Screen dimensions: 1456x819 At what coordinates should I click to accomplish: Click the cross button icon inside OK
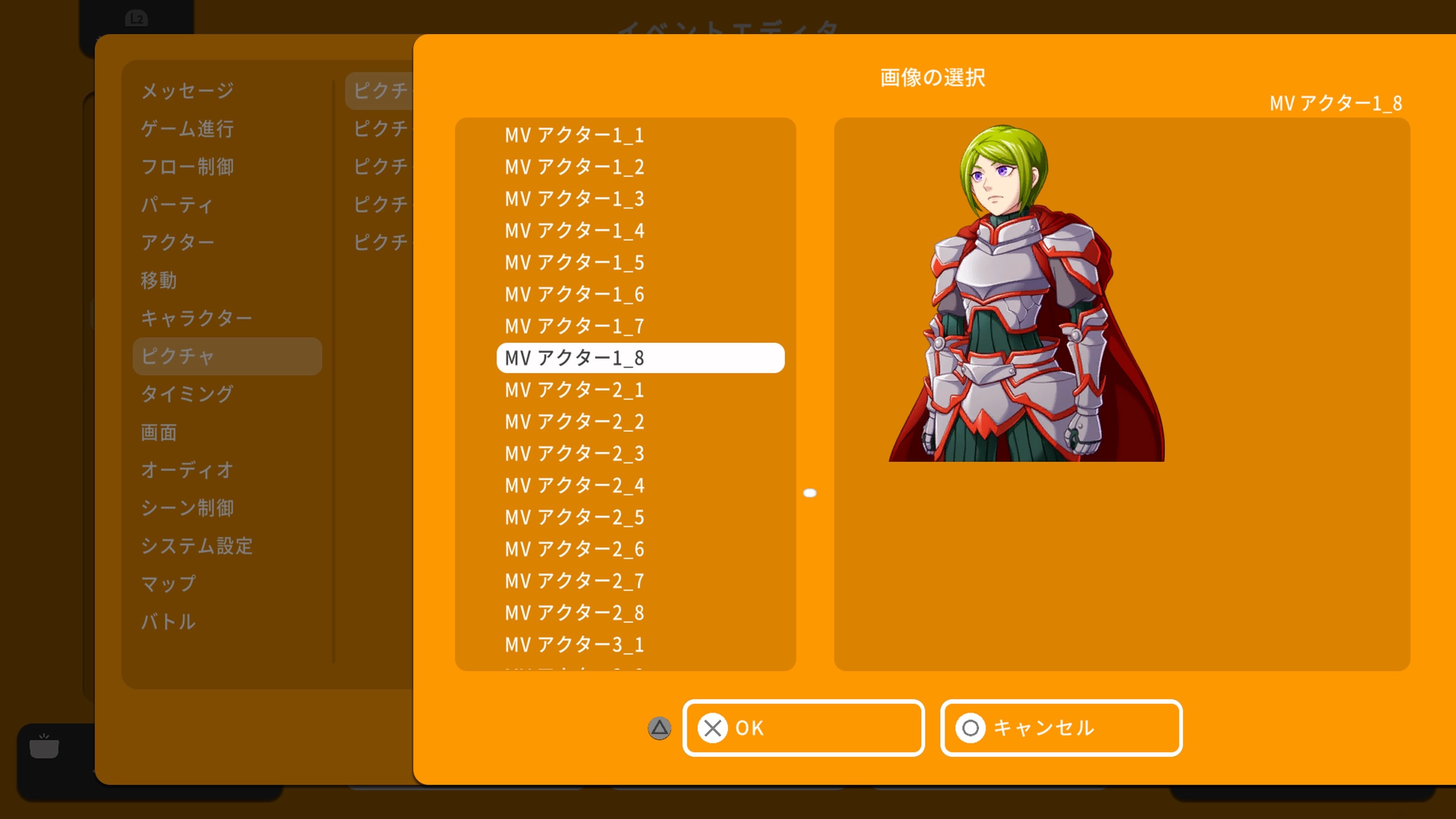[x=713, y=728]
